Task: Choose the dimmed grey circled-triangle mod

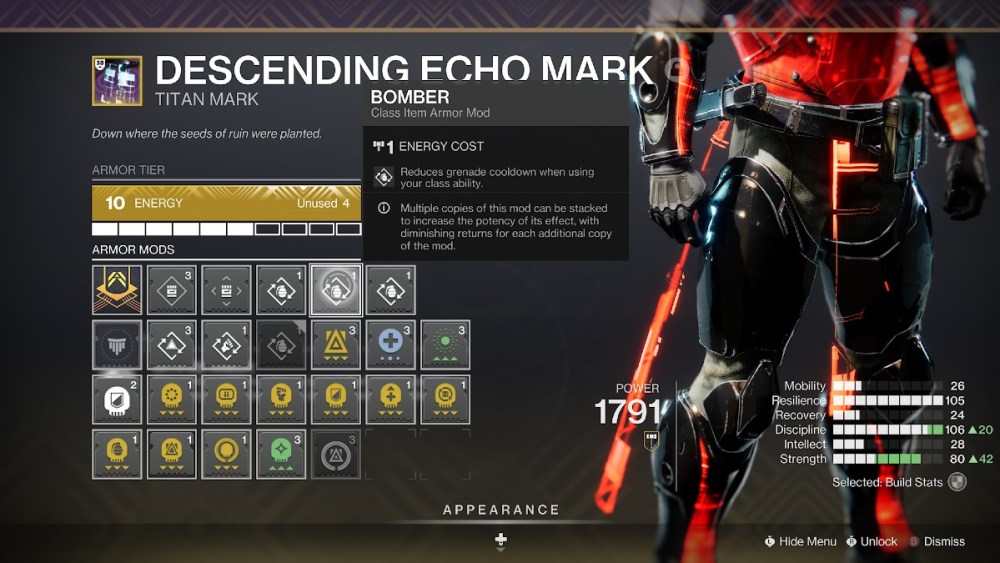Action: pos(336,454)
